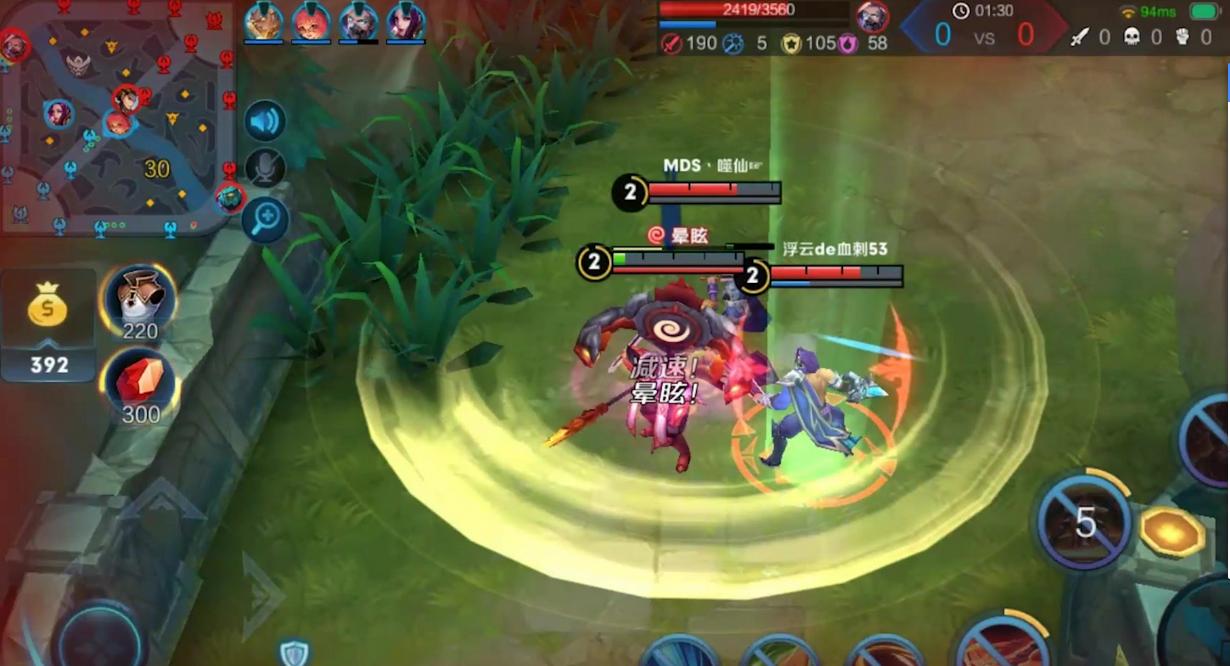1230x666 pixels.
Task: Select the purple-haired teammate portrait at top
Action: (x=405, y=20)
